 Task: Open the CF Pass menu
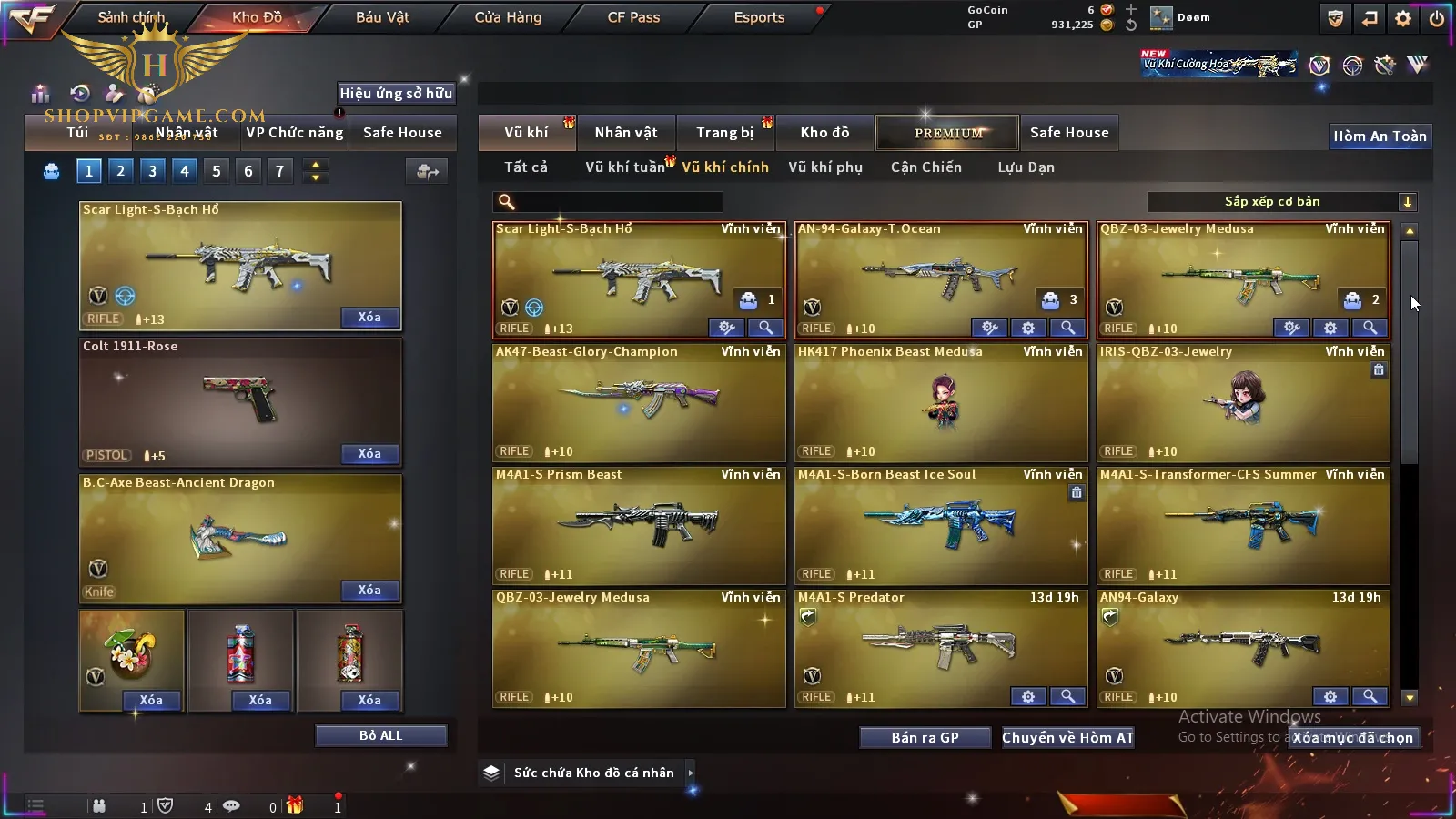tap(633, 17)
